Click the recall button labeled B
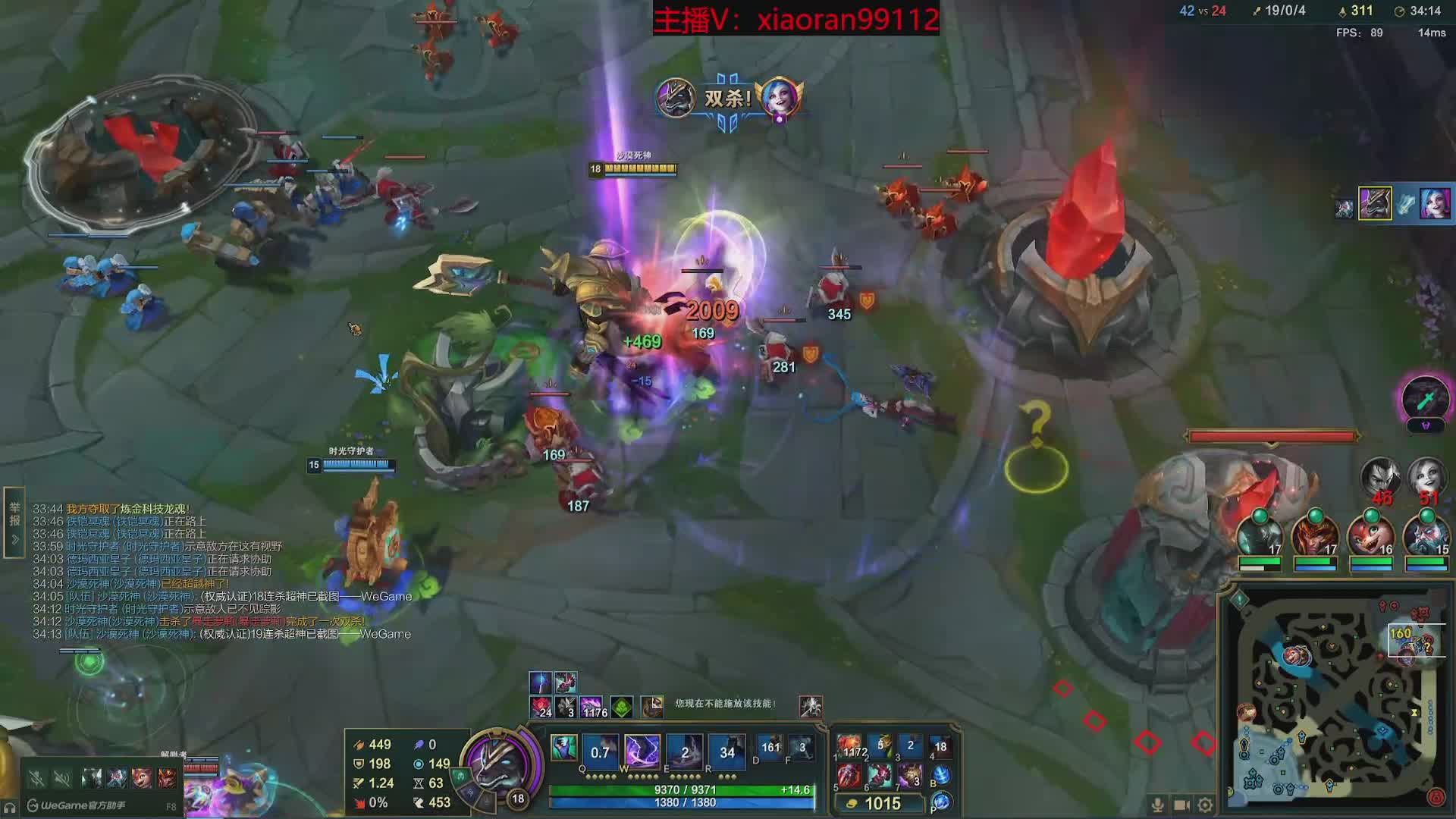The height and width of the screenshot is (819, 1456). (941, 775)
